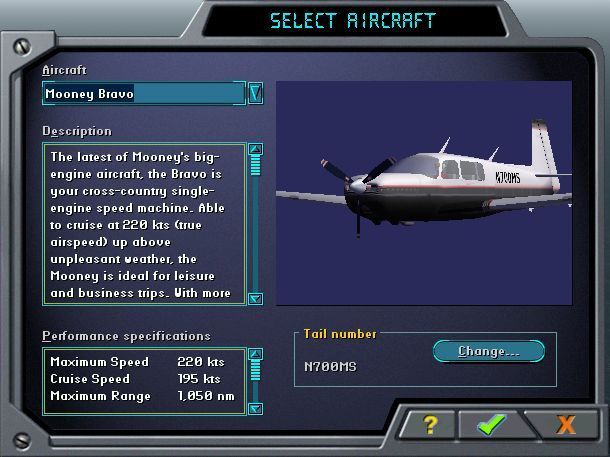The image size is (610, 457).
Task: Open help with the question mark button
Action: pos(430,424)
